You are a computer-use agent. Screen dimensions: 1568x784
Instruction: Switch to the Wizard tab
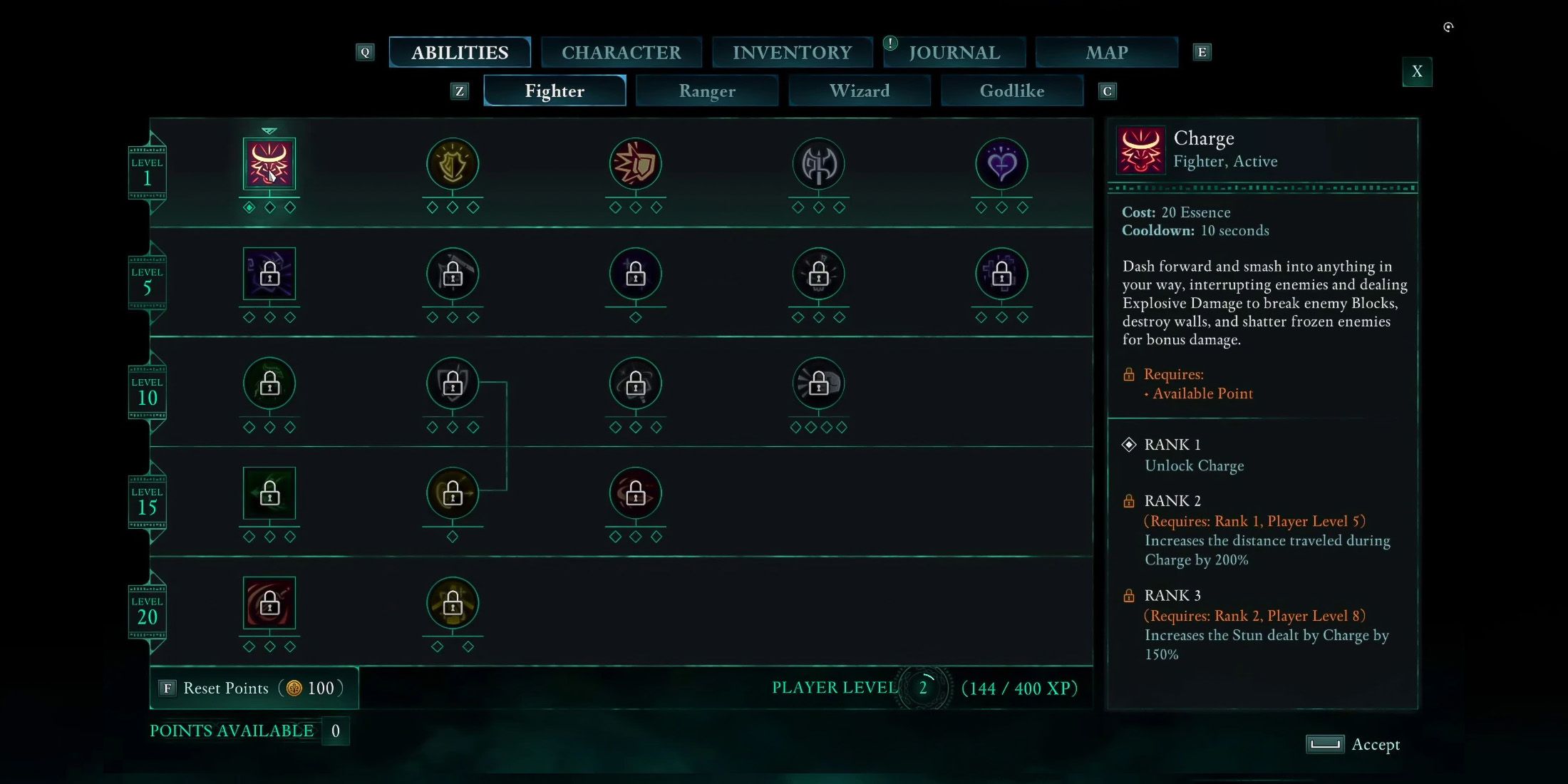[x=859, y=91]
